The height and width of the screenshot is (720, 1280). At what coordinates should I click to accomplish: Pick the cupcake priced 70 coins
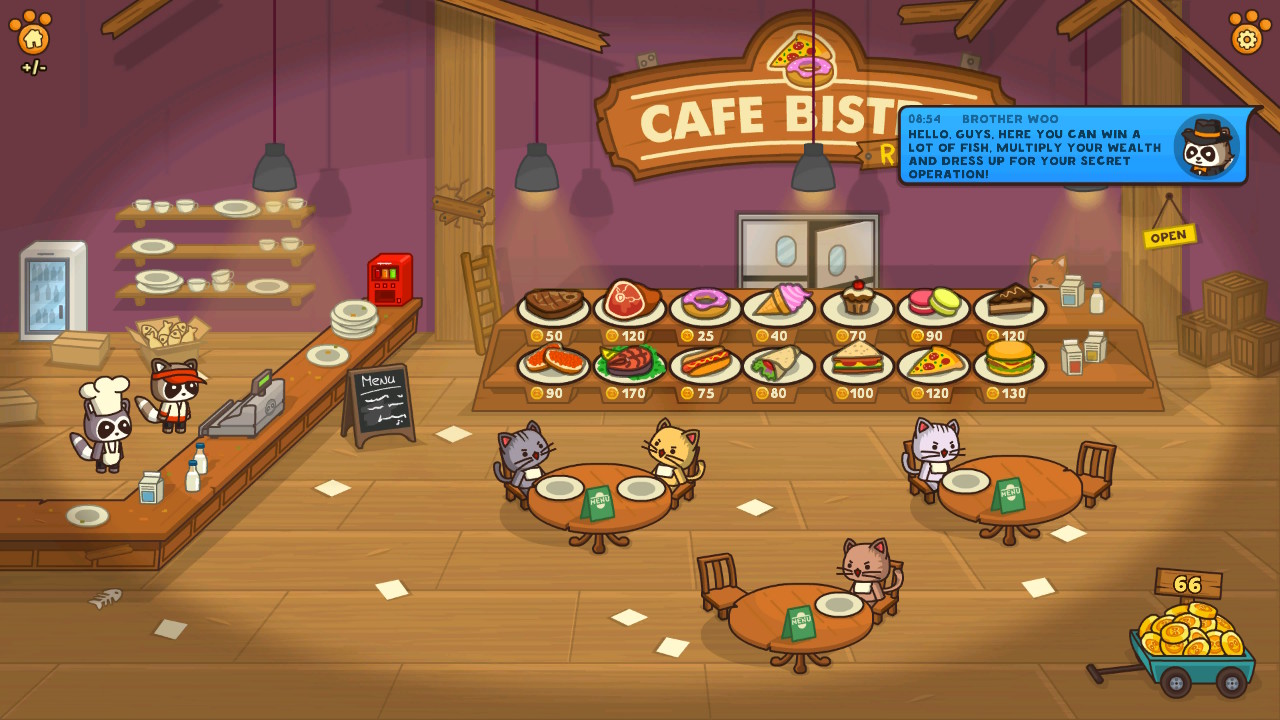click(855, 300)
